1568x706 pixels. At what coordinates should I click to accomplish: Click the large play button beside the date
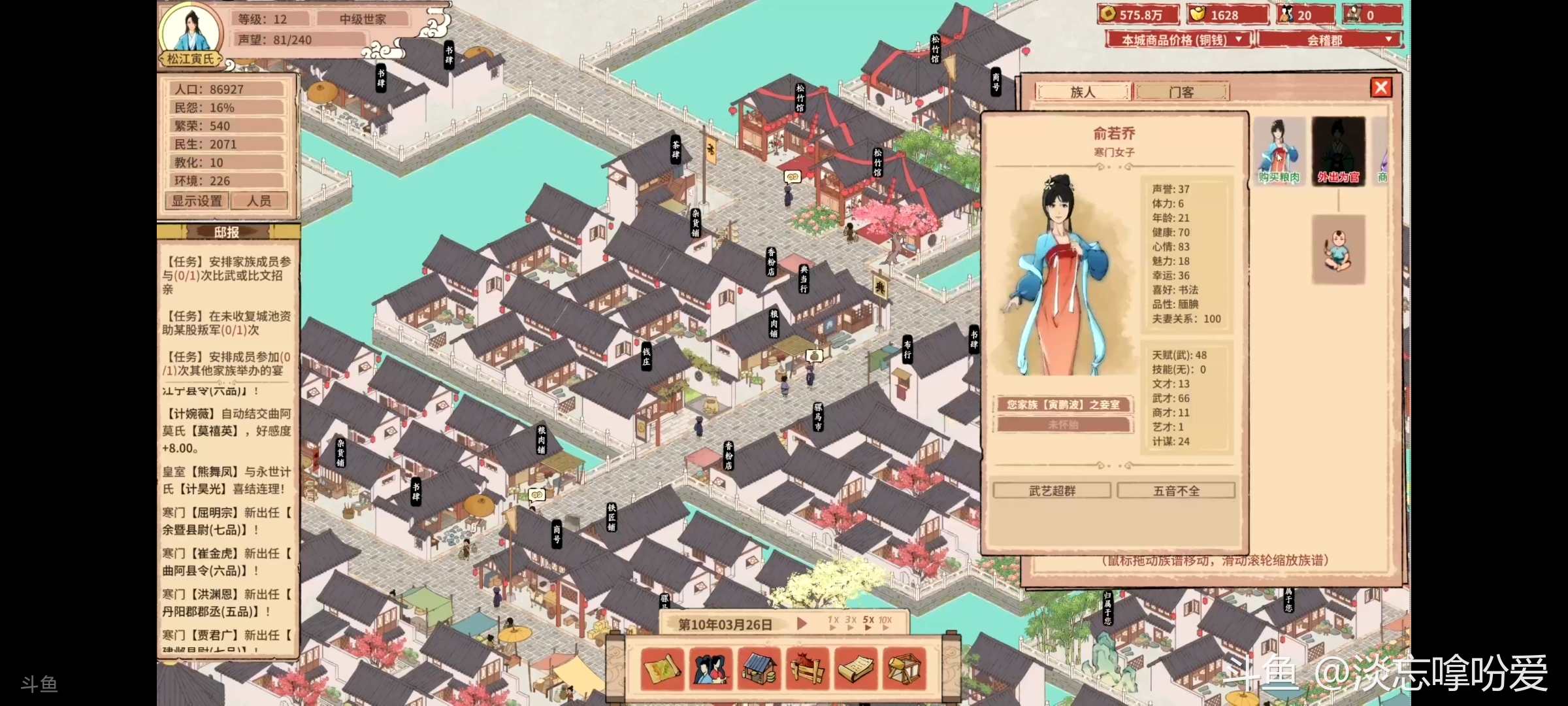tap(802, 624)
